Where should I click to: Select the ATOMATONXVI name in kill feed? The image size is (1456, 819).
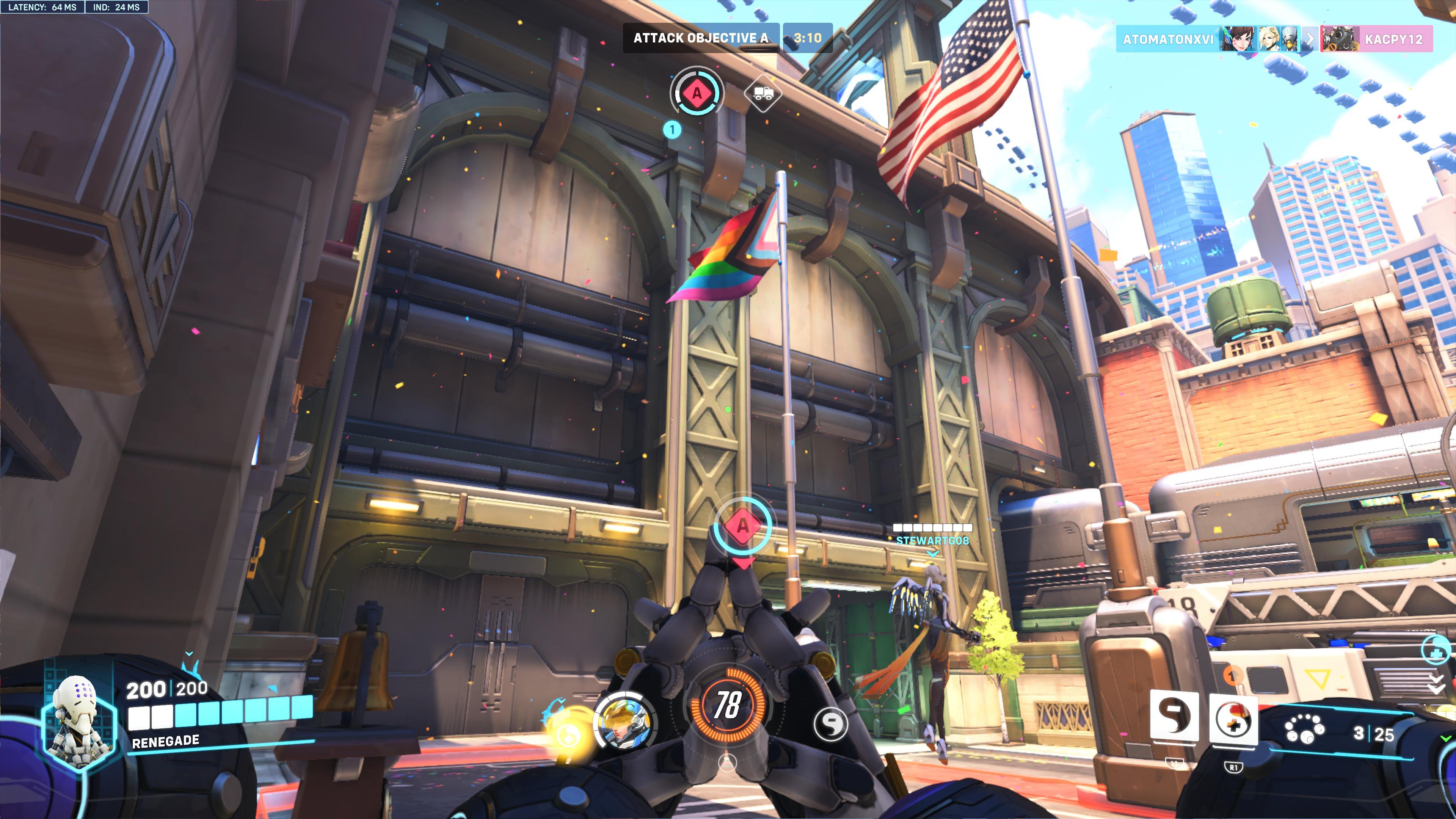[x=1168, y=39]
